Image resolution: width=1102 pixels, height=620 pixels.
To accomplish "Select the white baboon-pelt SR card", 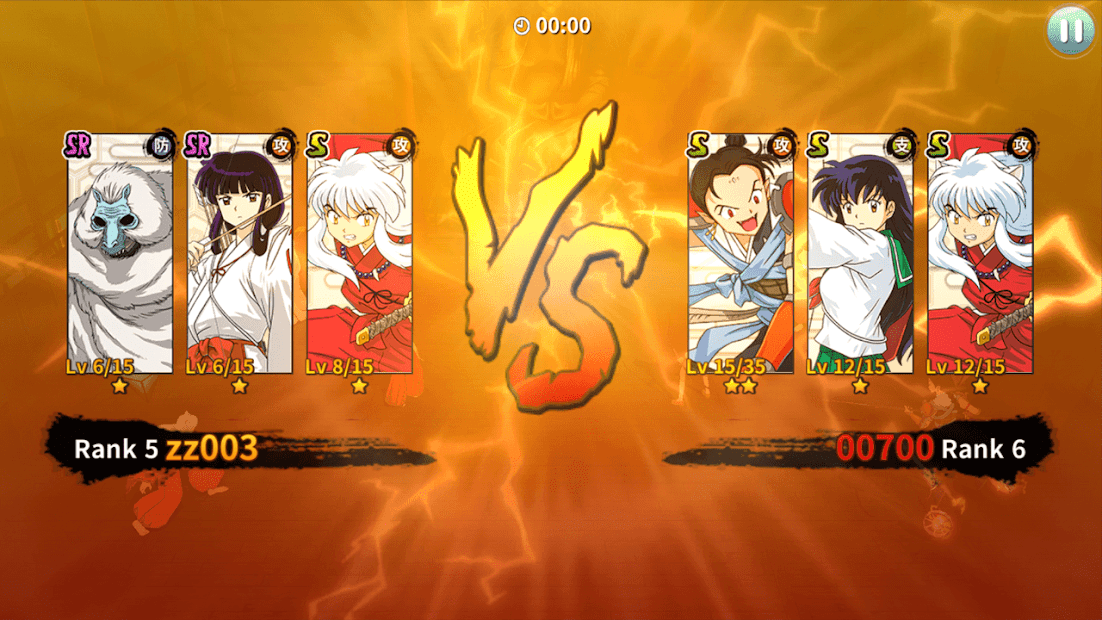I will coord(120,260).
